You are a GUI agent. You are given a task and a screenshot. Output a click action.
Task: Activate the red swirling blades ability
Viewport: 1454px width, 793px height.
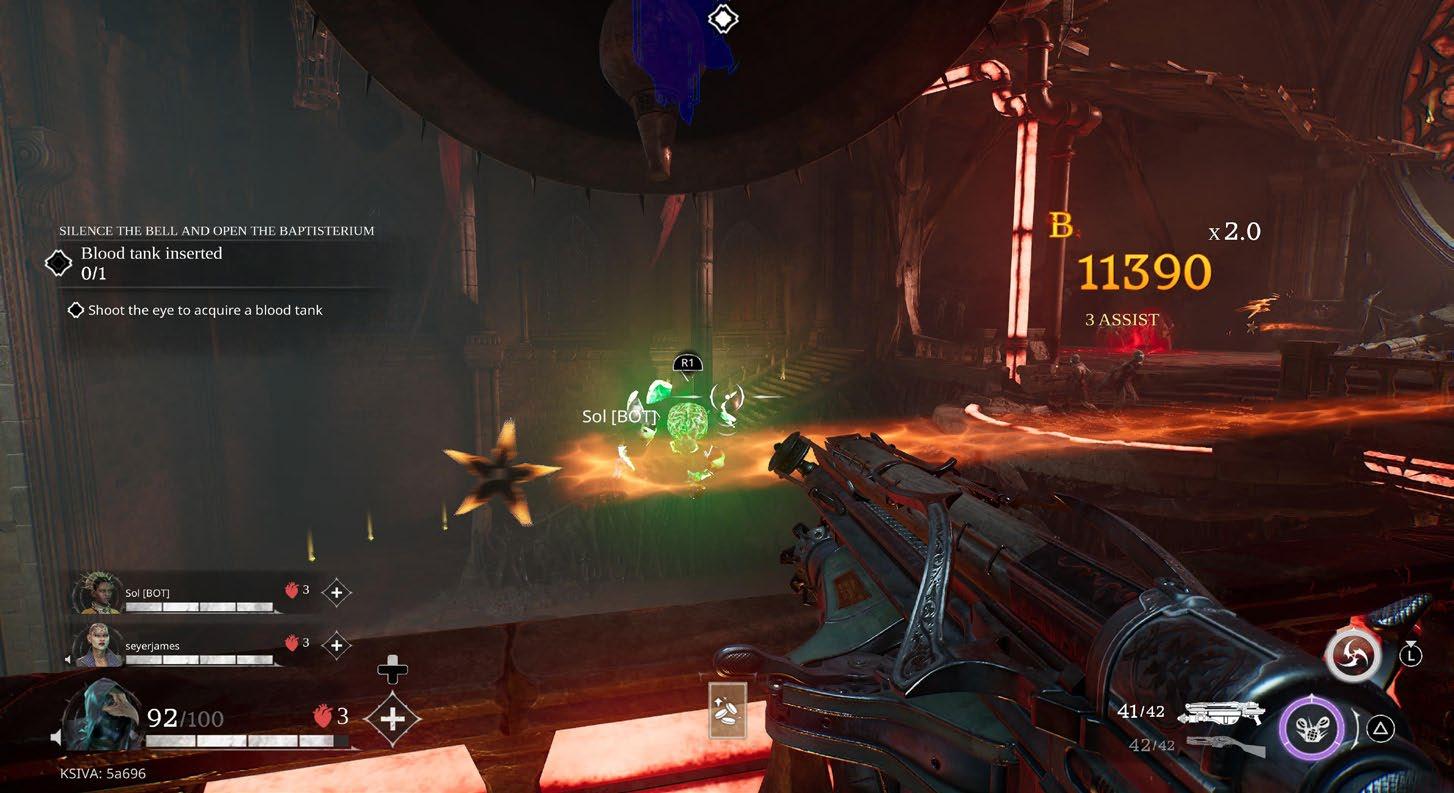(x=1352, y=656)
